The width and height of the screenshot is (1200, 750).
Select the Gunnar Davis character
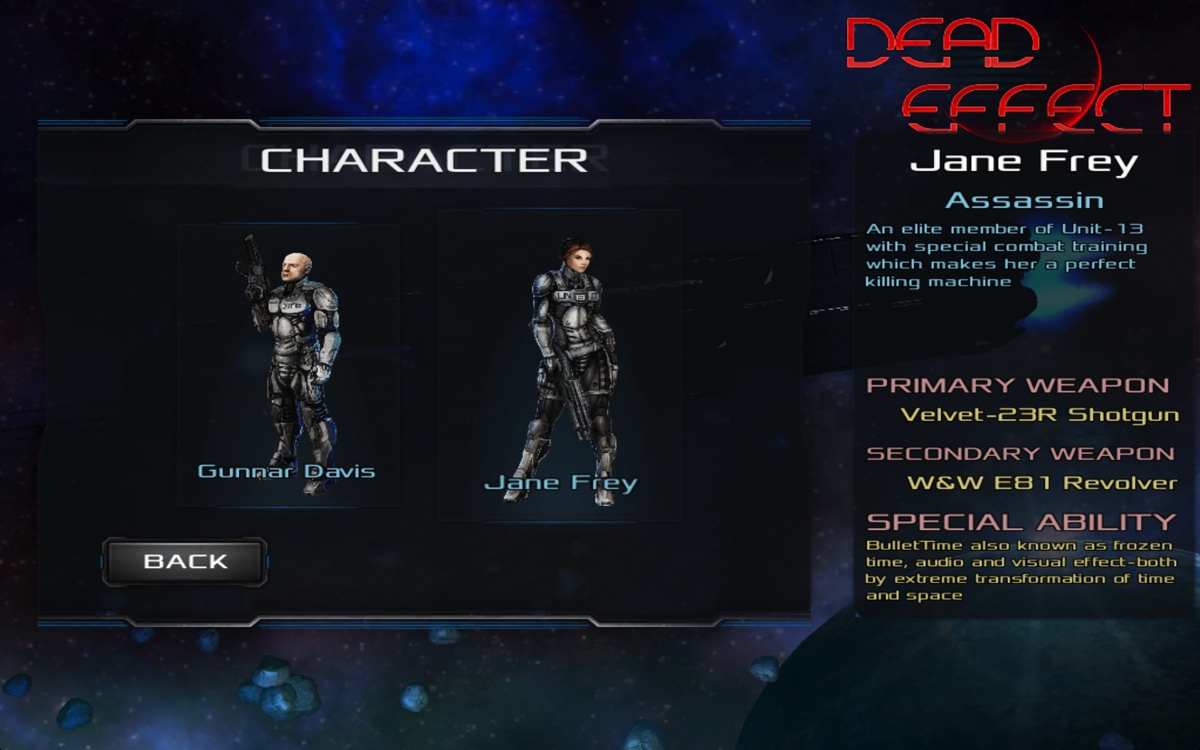[x=288, y=365]
